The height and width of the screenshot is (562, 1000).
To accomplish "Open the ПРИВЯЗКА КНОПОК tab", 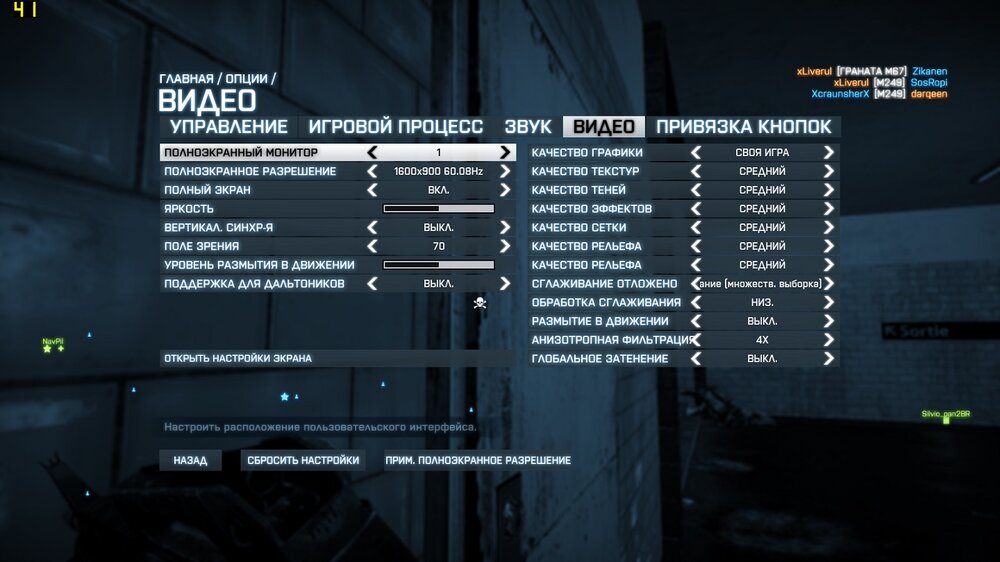I will [743, 127].
